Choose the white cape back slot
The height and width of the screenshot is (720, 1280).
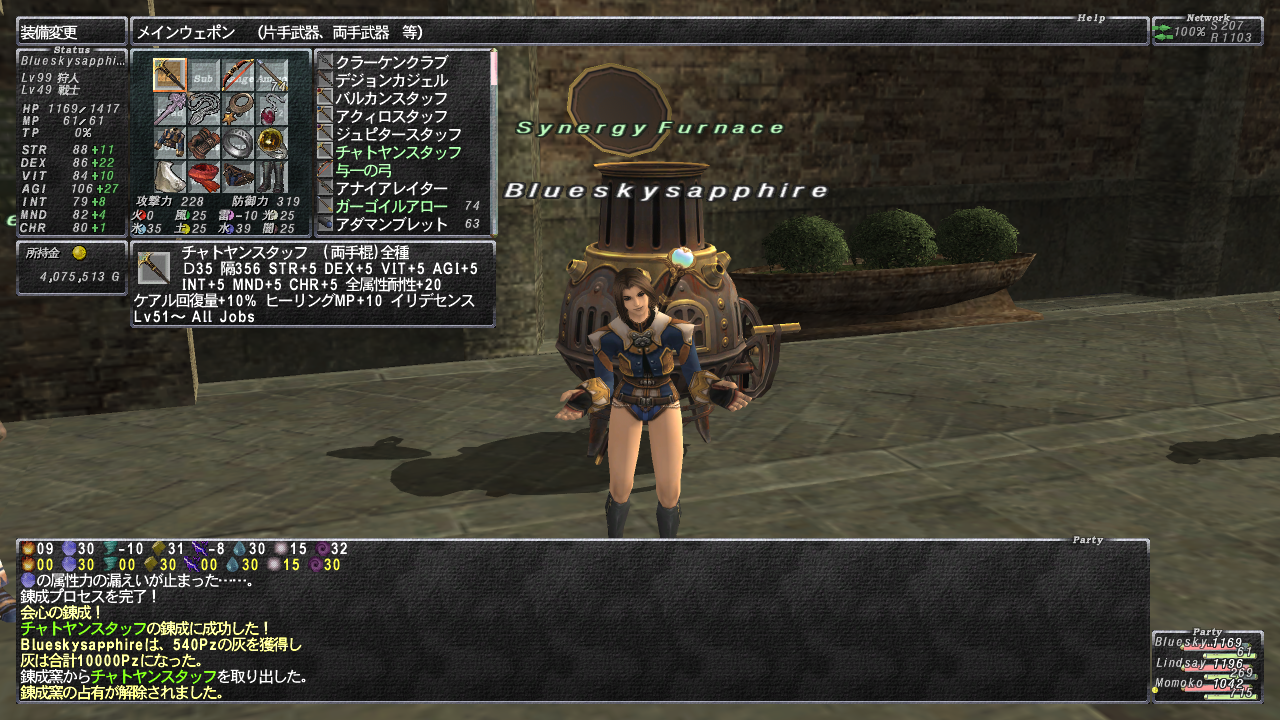[170, 176]
